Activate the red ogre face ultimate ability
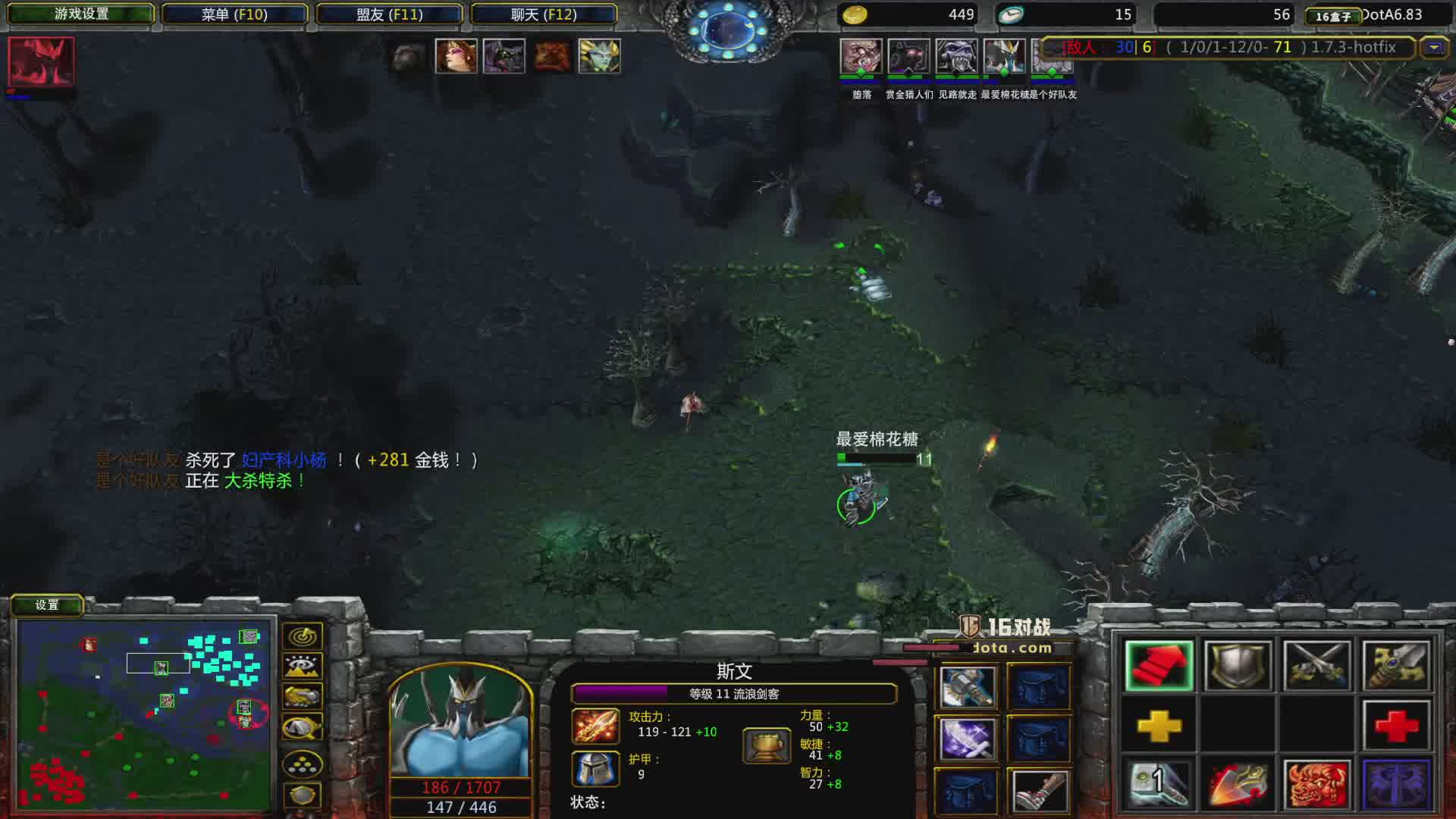This screenshot has width=1456, height=819. (x=1316, y=784)
